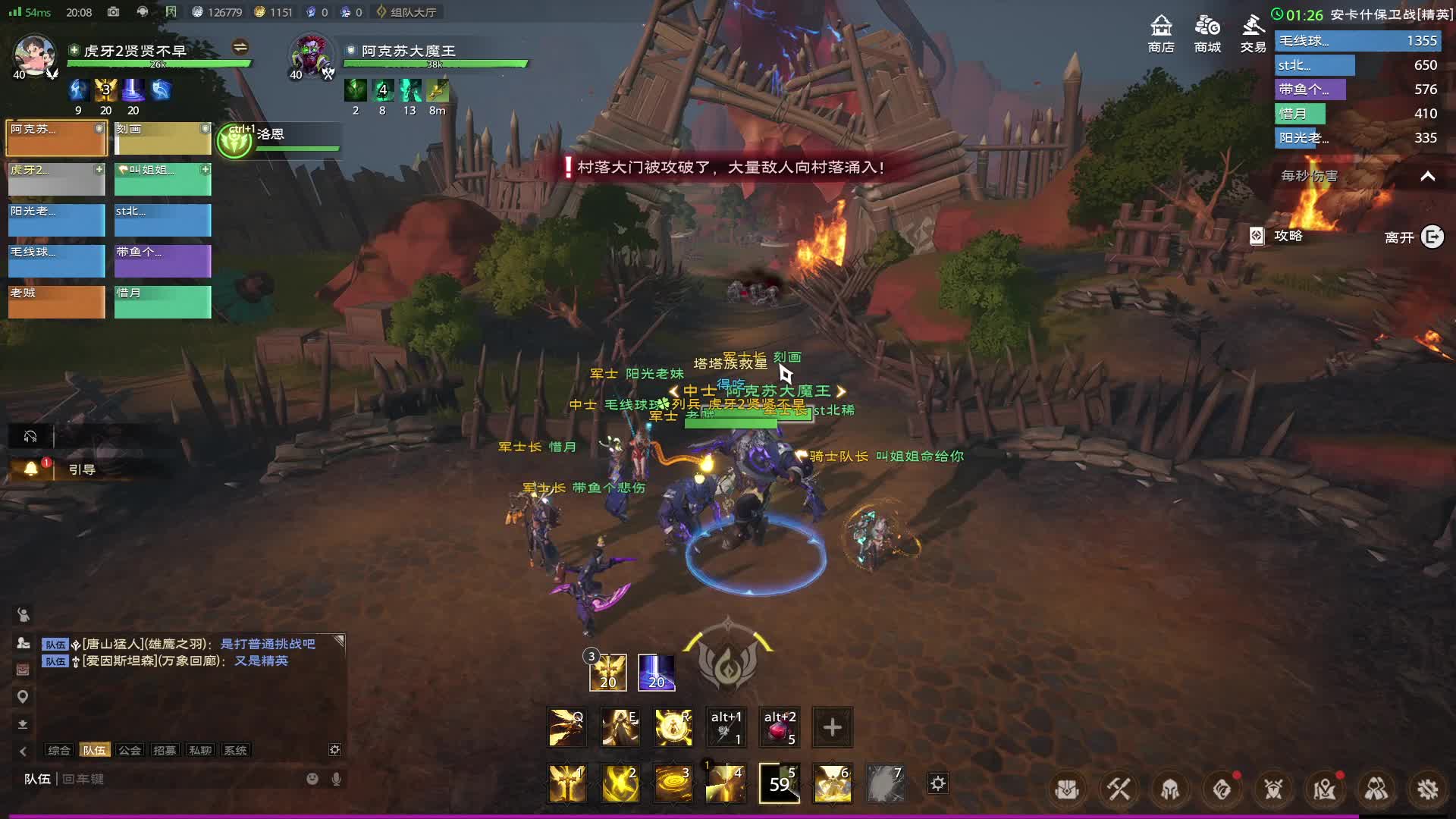
Task: Select the 惜月 raid frame
Action: (162, 301)
